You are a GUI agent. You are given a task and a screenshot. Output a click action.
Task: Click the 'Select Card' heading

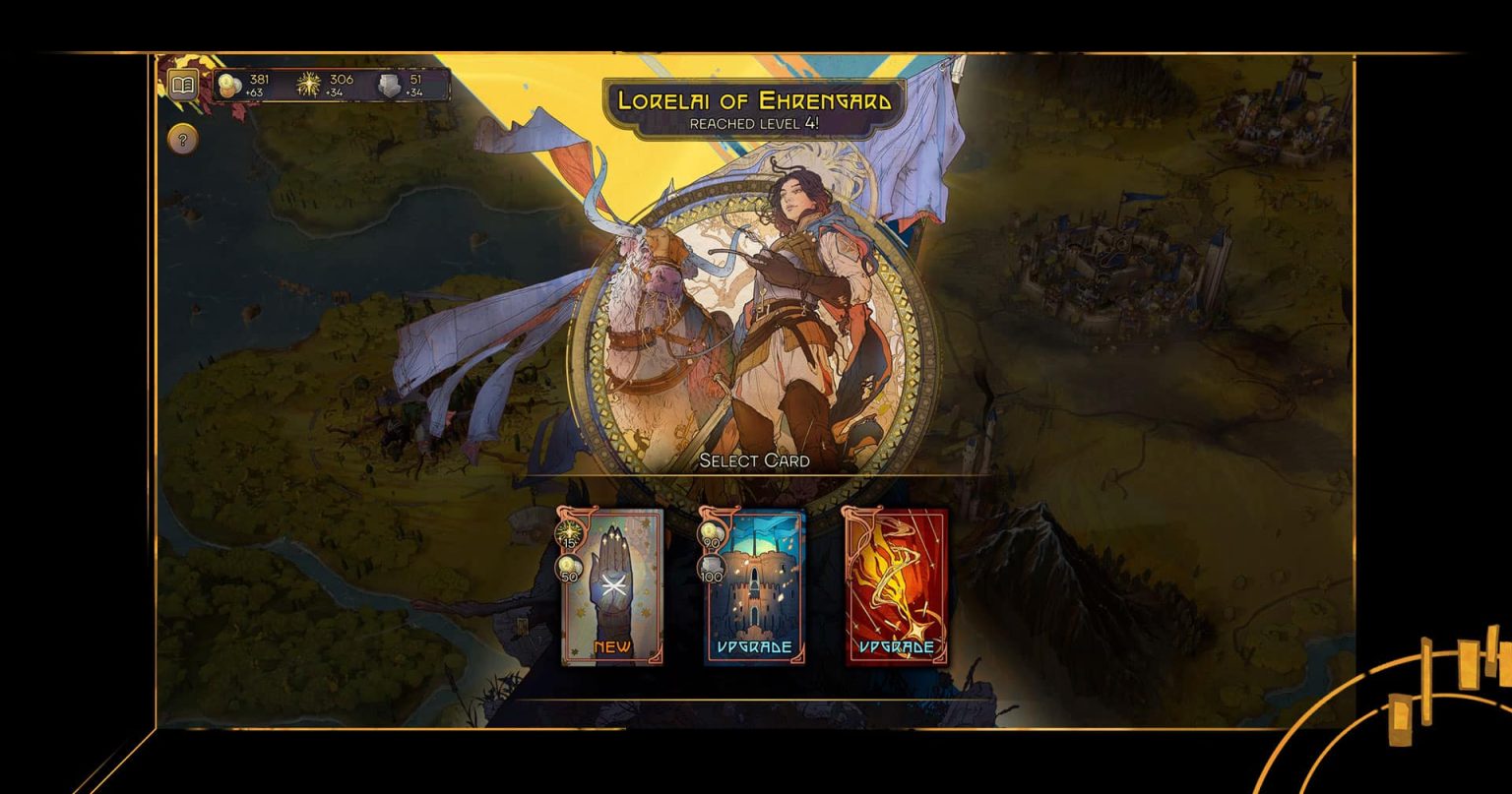pos(755,459)
